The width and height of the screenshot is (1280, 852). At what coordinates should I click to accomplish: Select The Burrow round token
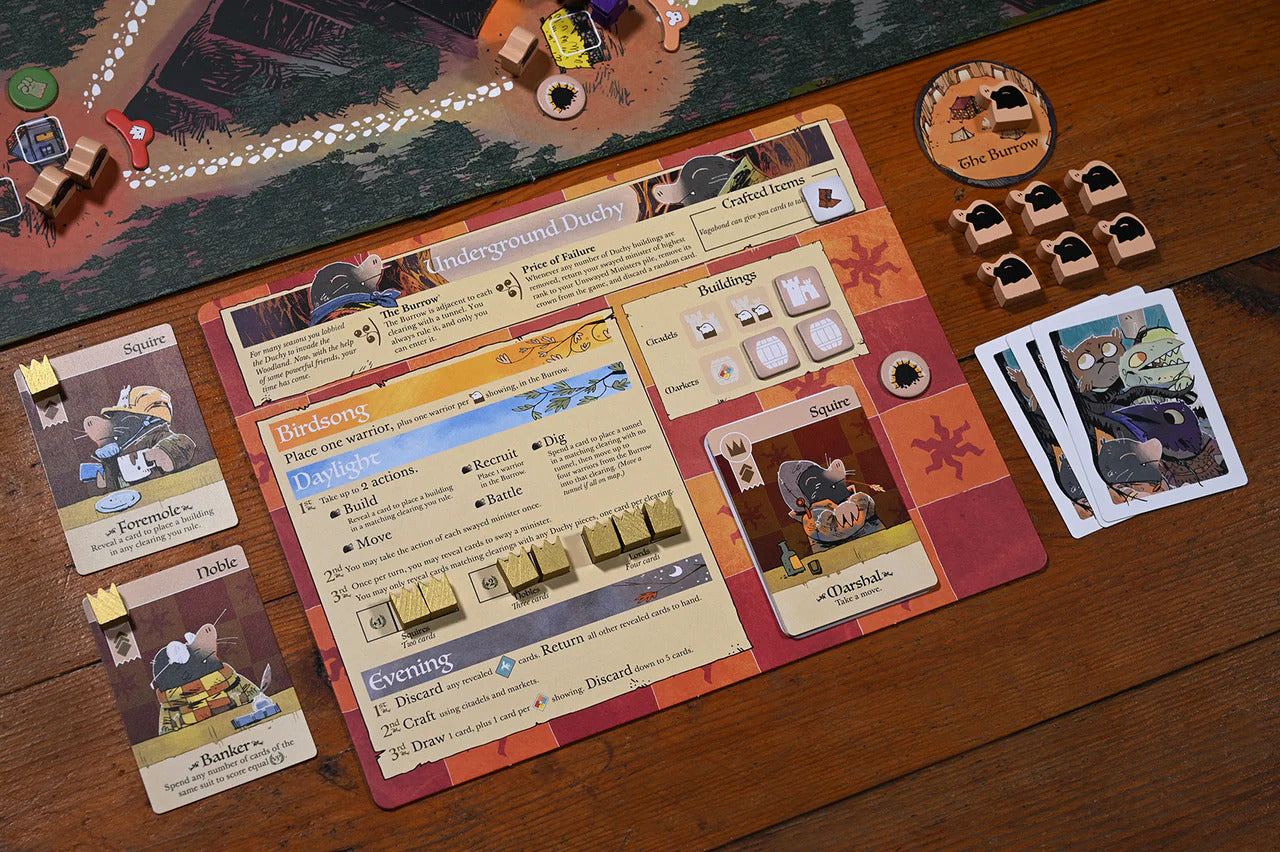985,123
